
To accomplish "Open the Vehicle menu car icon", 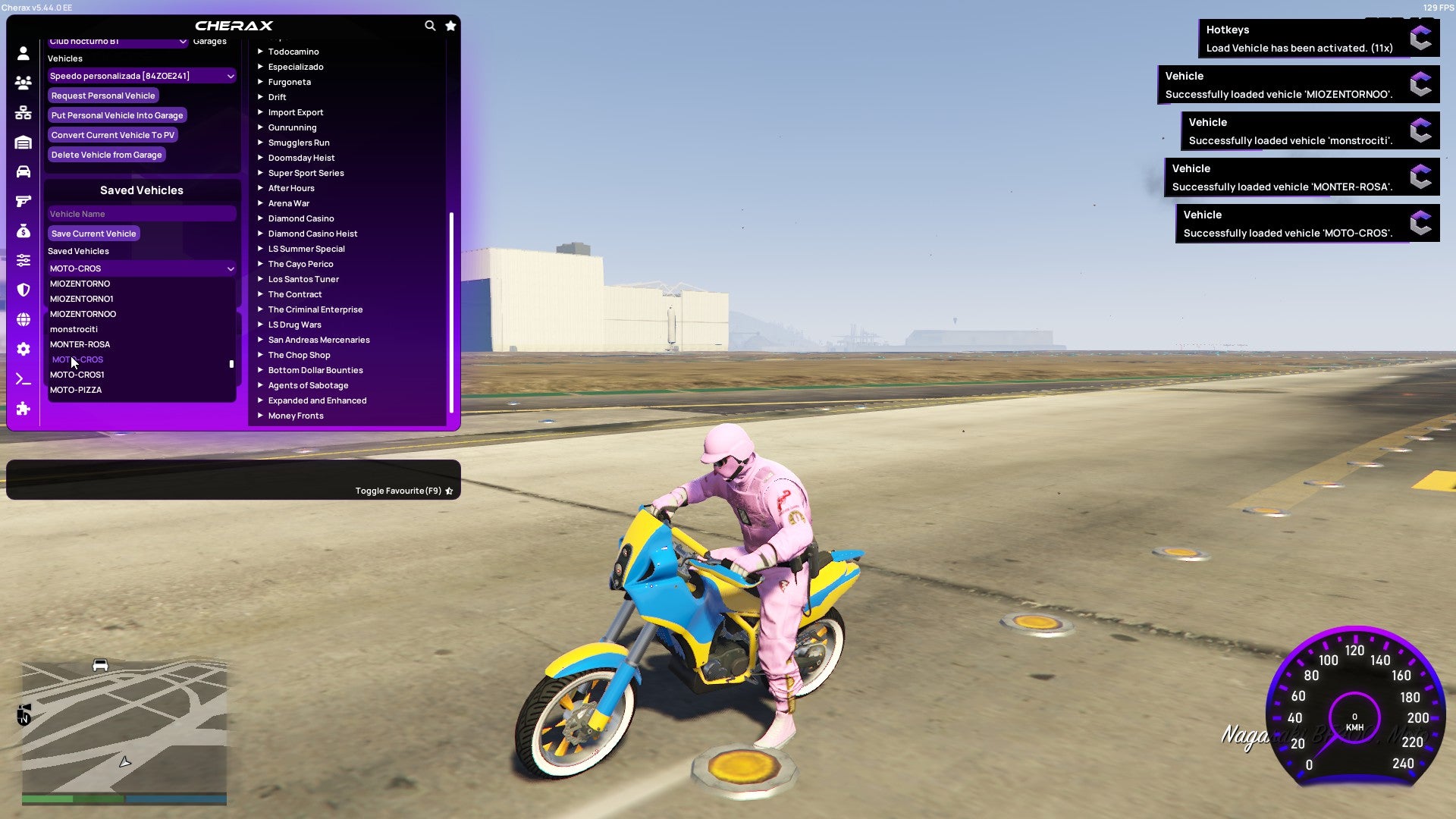I will 23,172.
